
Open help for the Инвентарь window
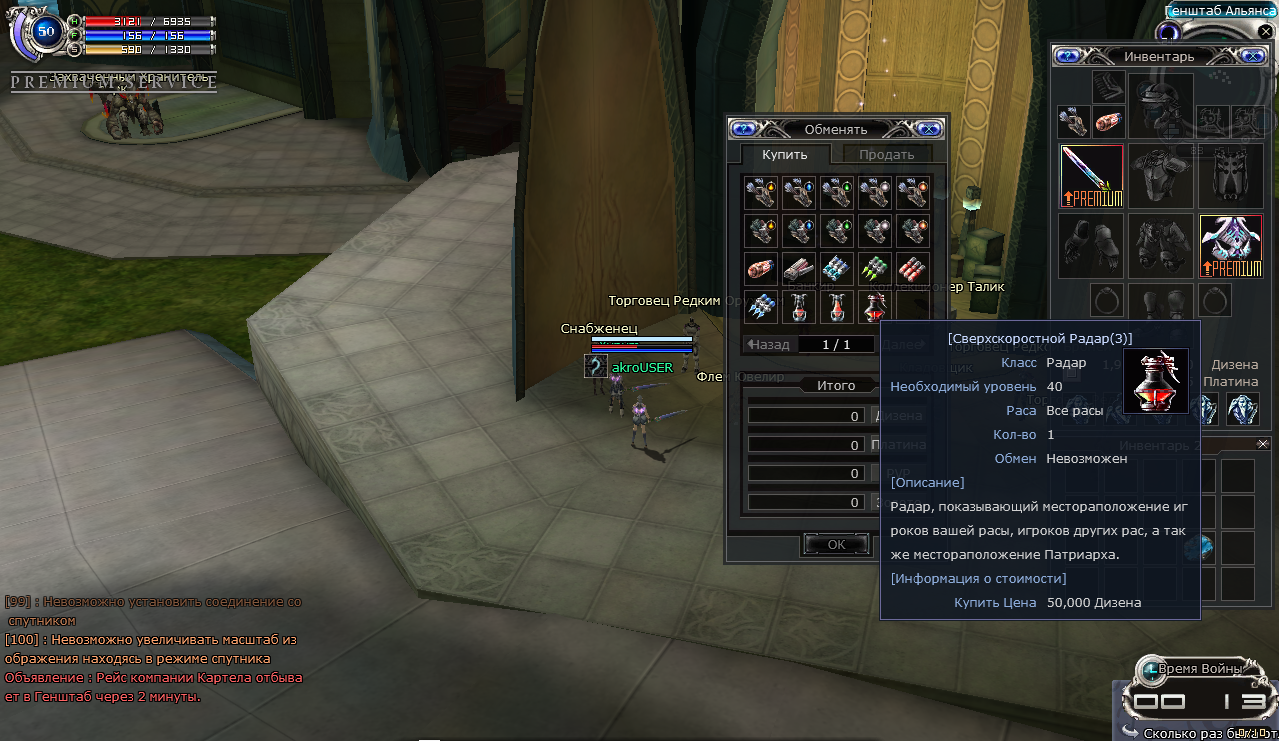click(x=1067, y=56)
